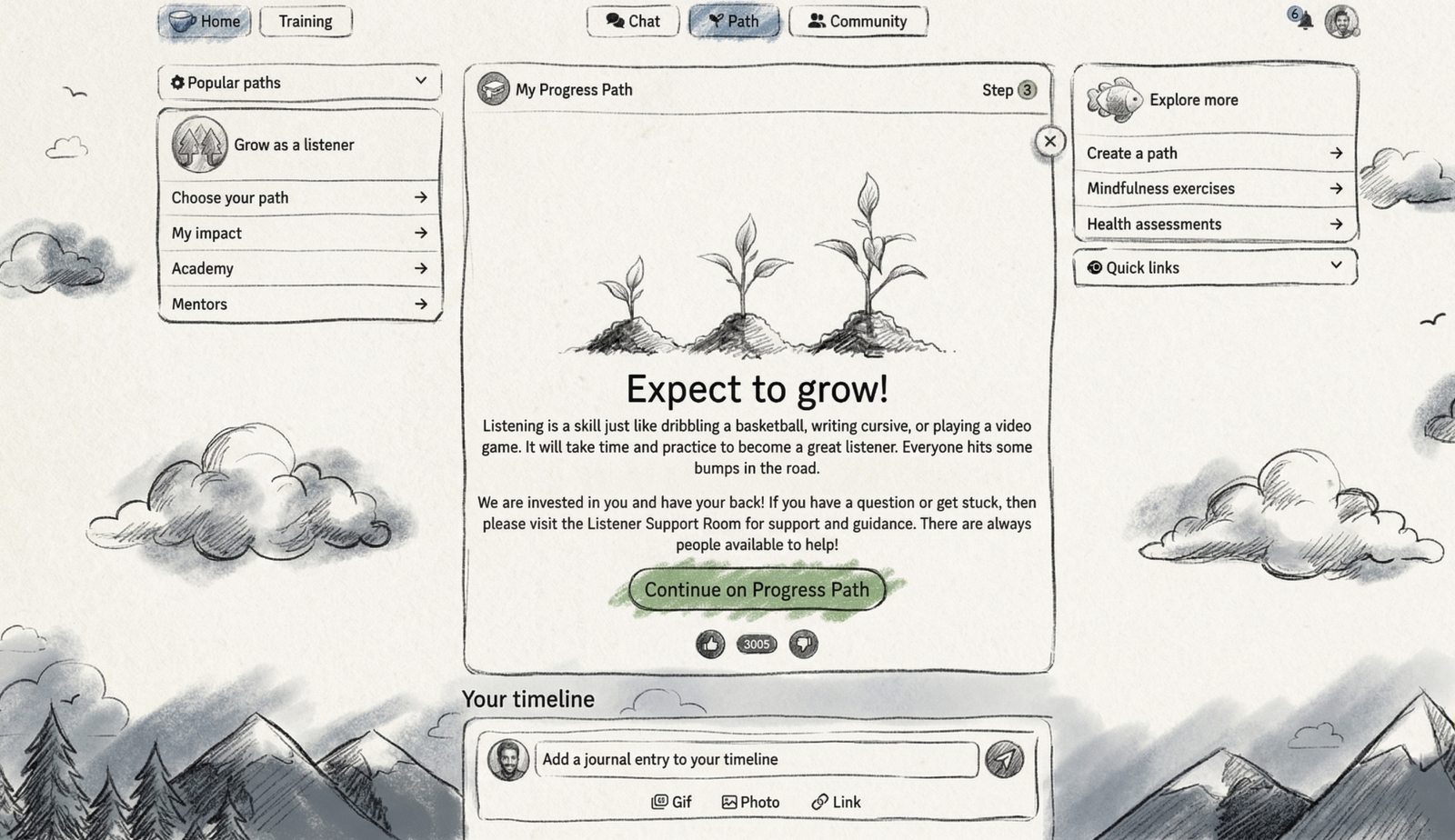Click the graduation cap icon on My Progress Path
Image resolution: width=1455 pixels, height=840 pixels.
coord(494,90)
